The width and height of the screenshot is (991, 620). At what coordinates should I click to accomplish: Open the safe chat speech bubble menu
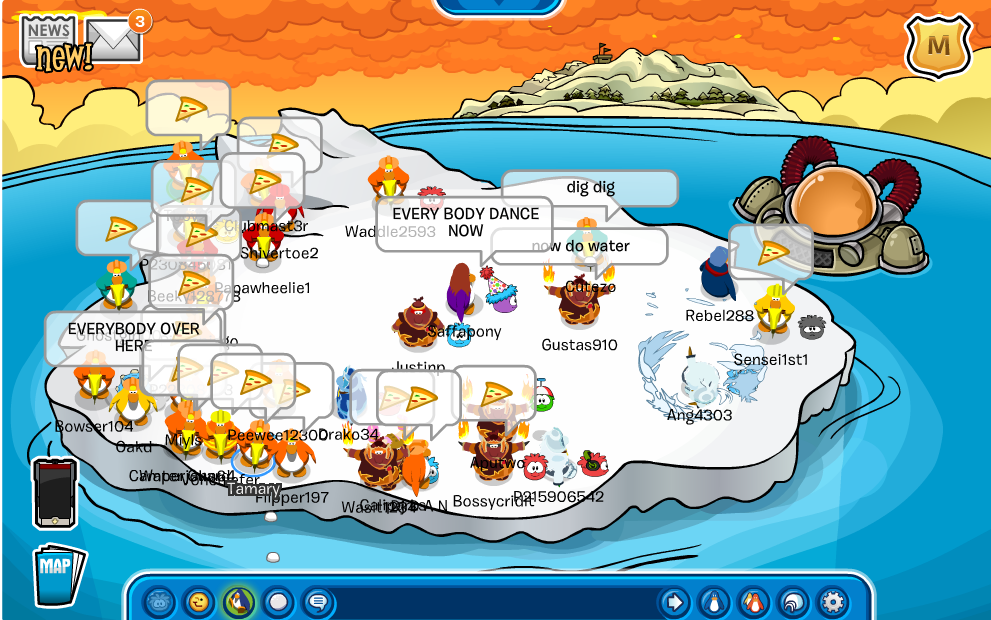(x=318, y=602)
